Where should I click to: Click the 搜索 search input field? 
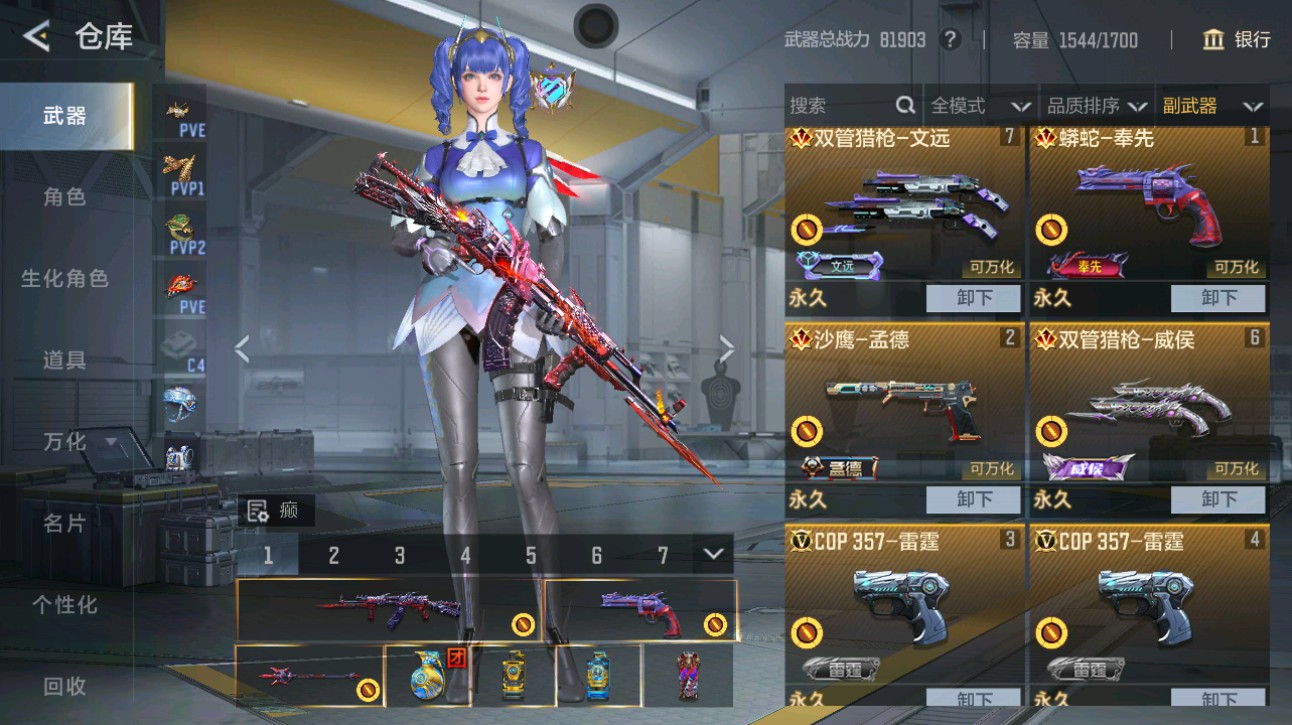pyautogui.click(x=840, y=104)
